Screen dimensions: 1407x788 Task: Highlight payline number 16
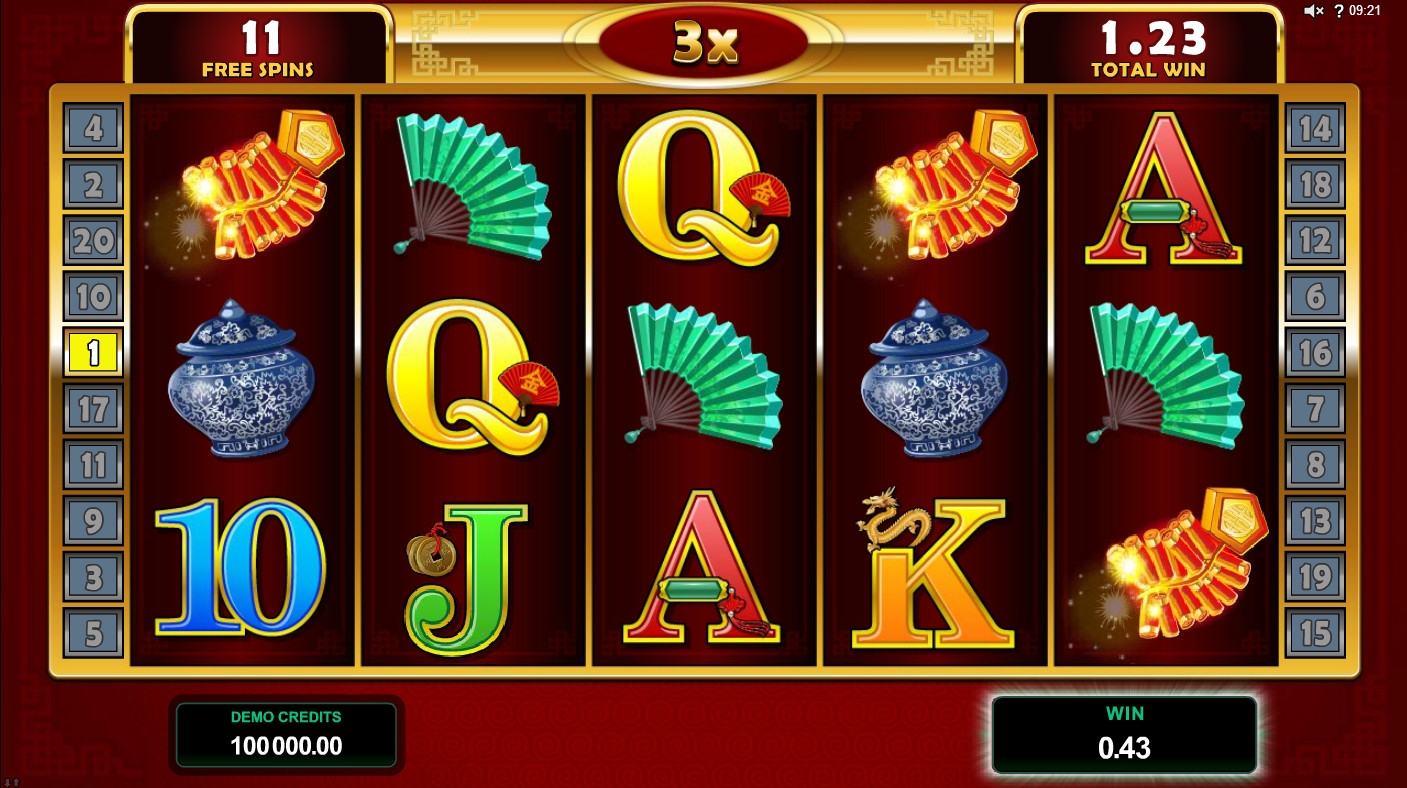(1315, 353)
